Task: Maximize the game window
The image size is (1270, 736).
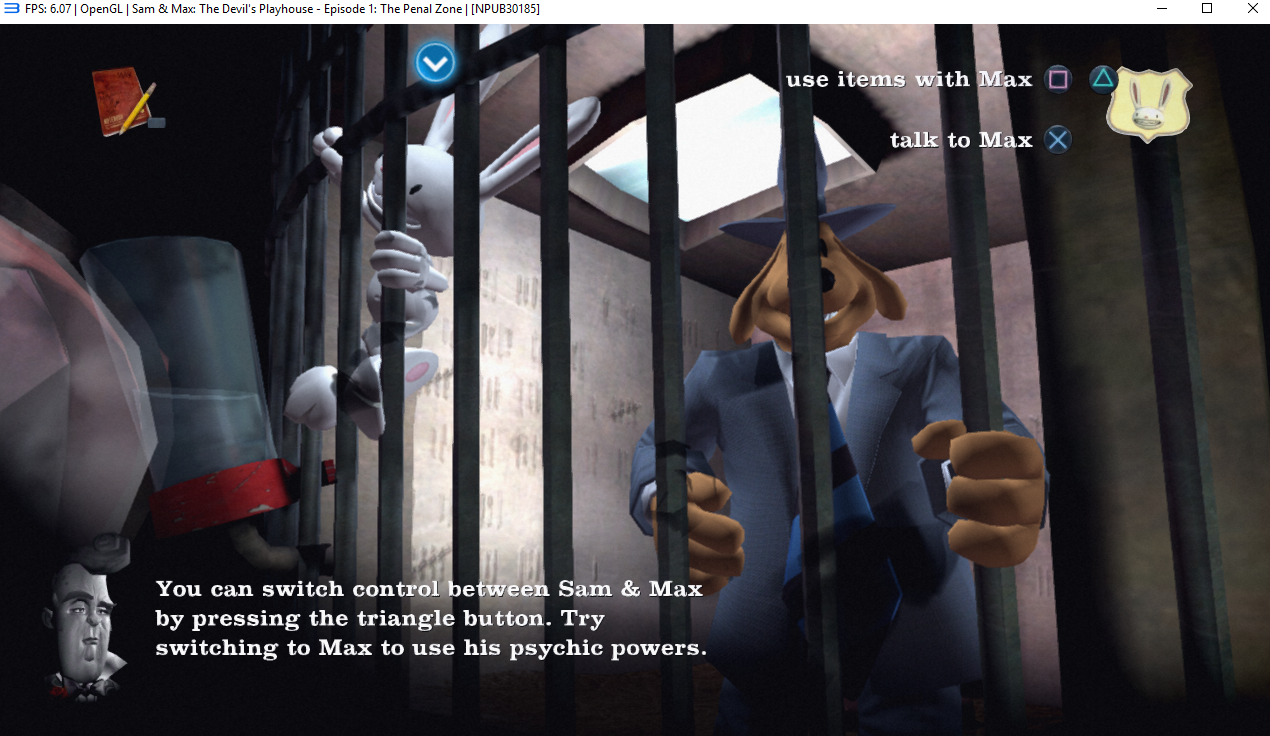Action: 1207,9
